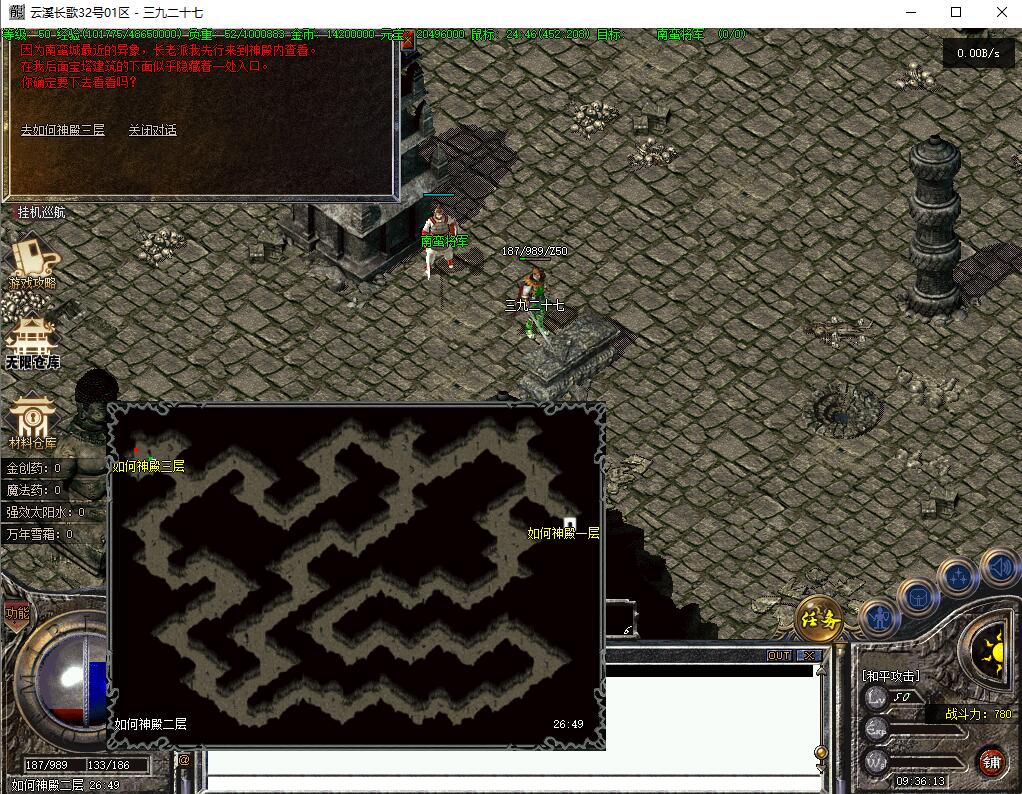Click the @ chat channel button
Viewport: 1022px width, 794px height.
pos(184,760)
